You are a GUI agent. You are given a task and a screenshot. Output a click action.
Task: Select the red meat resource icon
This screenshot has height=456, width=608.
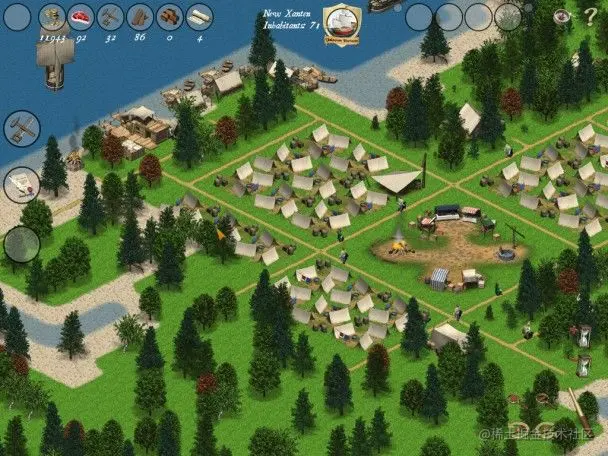[81, 16]
